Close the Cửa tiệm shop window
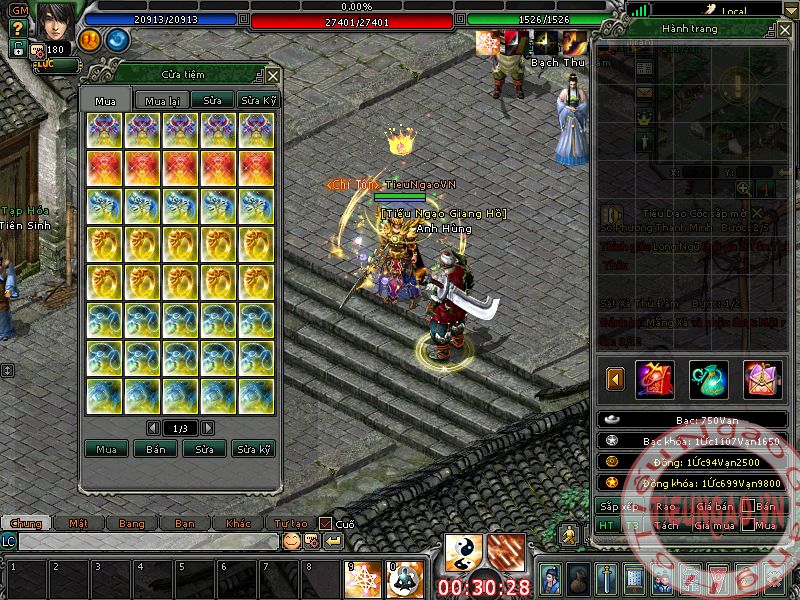This screenshot has height=600, width=800. [273, 75]
